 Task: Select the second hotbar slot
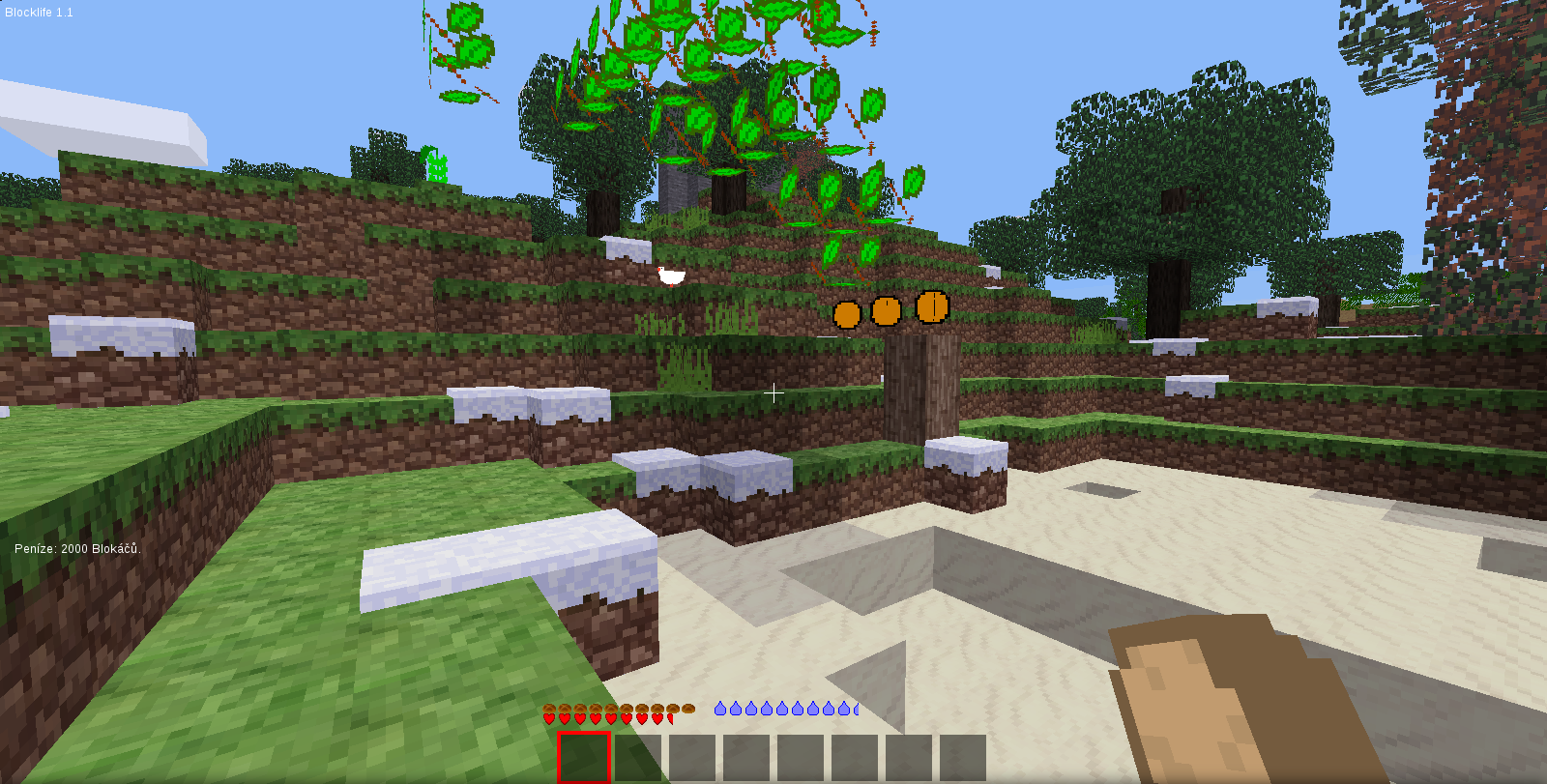[x=638, y=757]
